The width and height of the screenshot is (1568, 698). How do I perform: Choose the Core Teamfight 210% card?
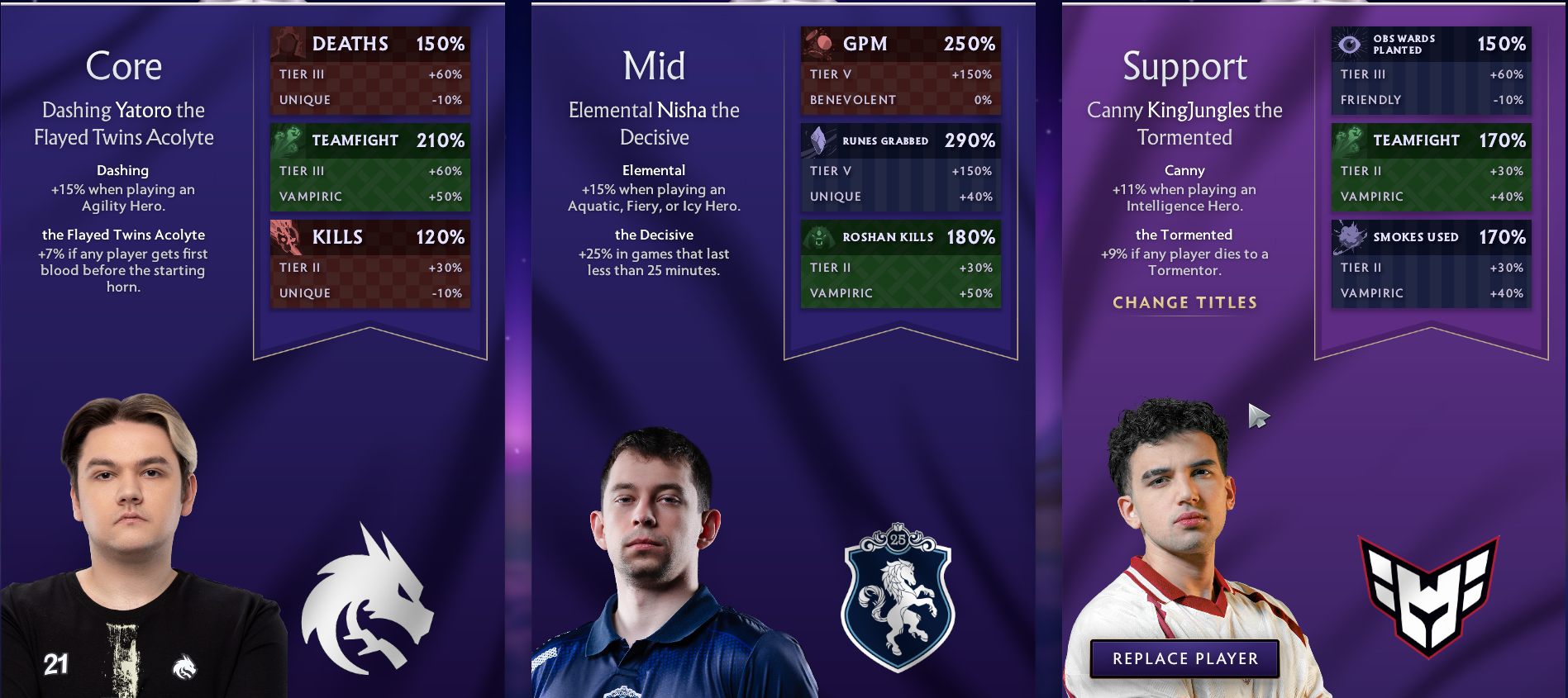click(x=370, y=168)
